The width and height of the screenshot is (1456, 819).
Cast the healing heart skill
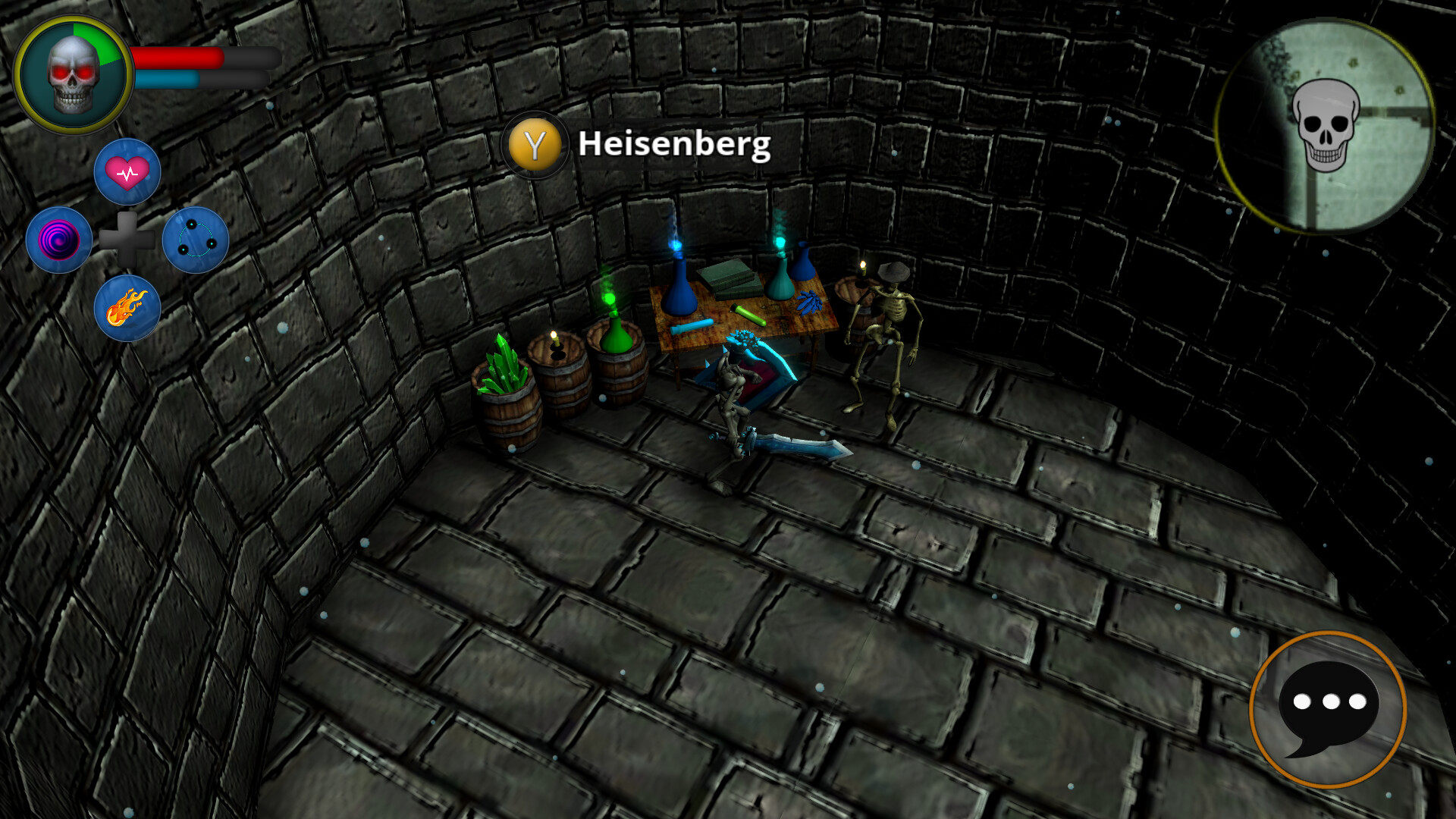128,171
